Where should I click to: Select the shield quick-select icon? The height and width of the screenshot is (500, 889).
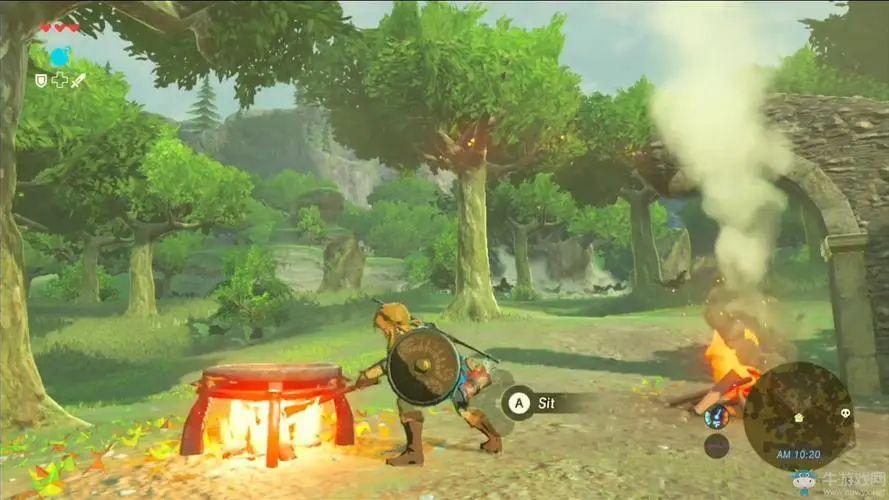[x=42, y=80]
